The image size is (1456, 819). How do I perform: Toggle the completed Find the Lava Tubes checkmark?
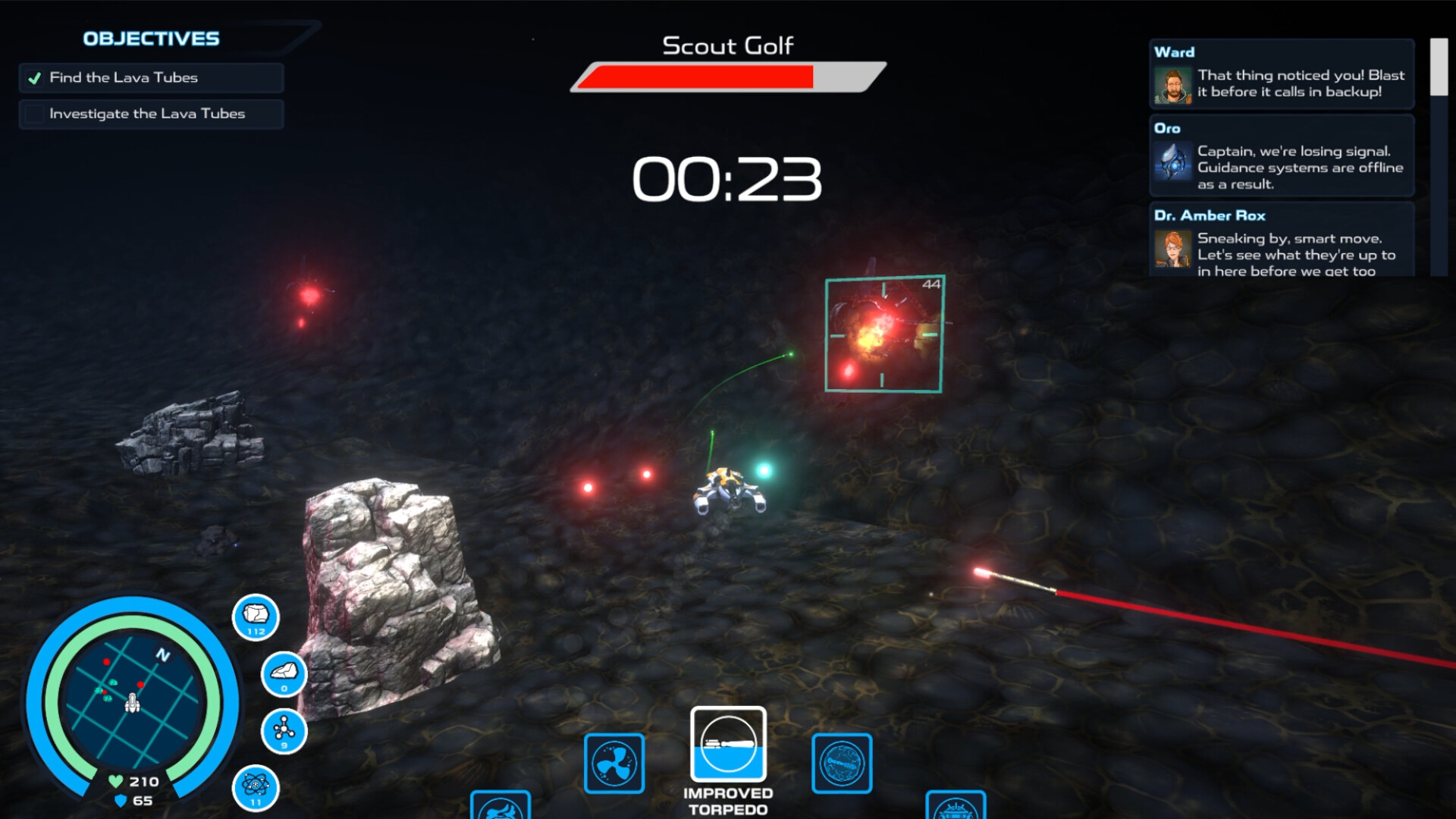pyautogui.click(x=34, y=77)
